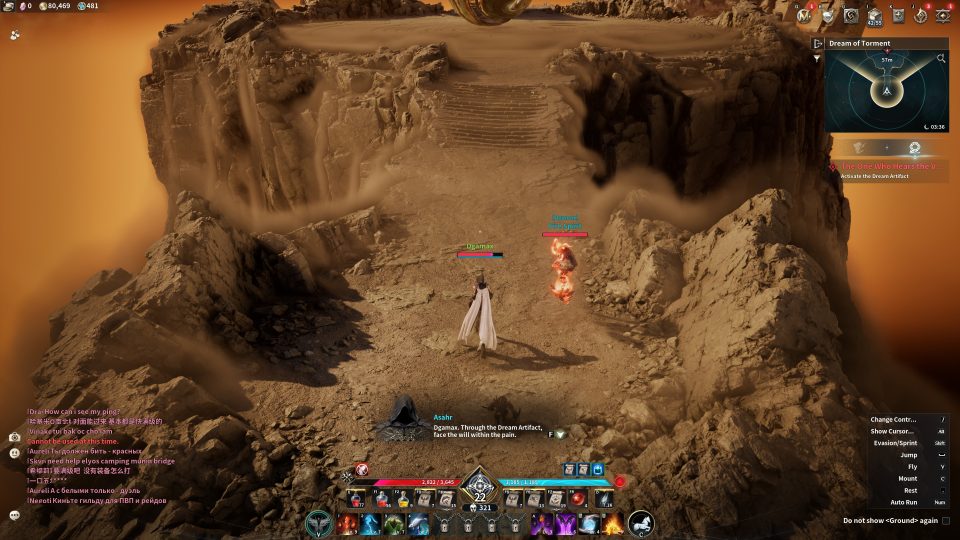
Task: Click the minimap magnifier zoom button
Action: (x=941, y=59)
